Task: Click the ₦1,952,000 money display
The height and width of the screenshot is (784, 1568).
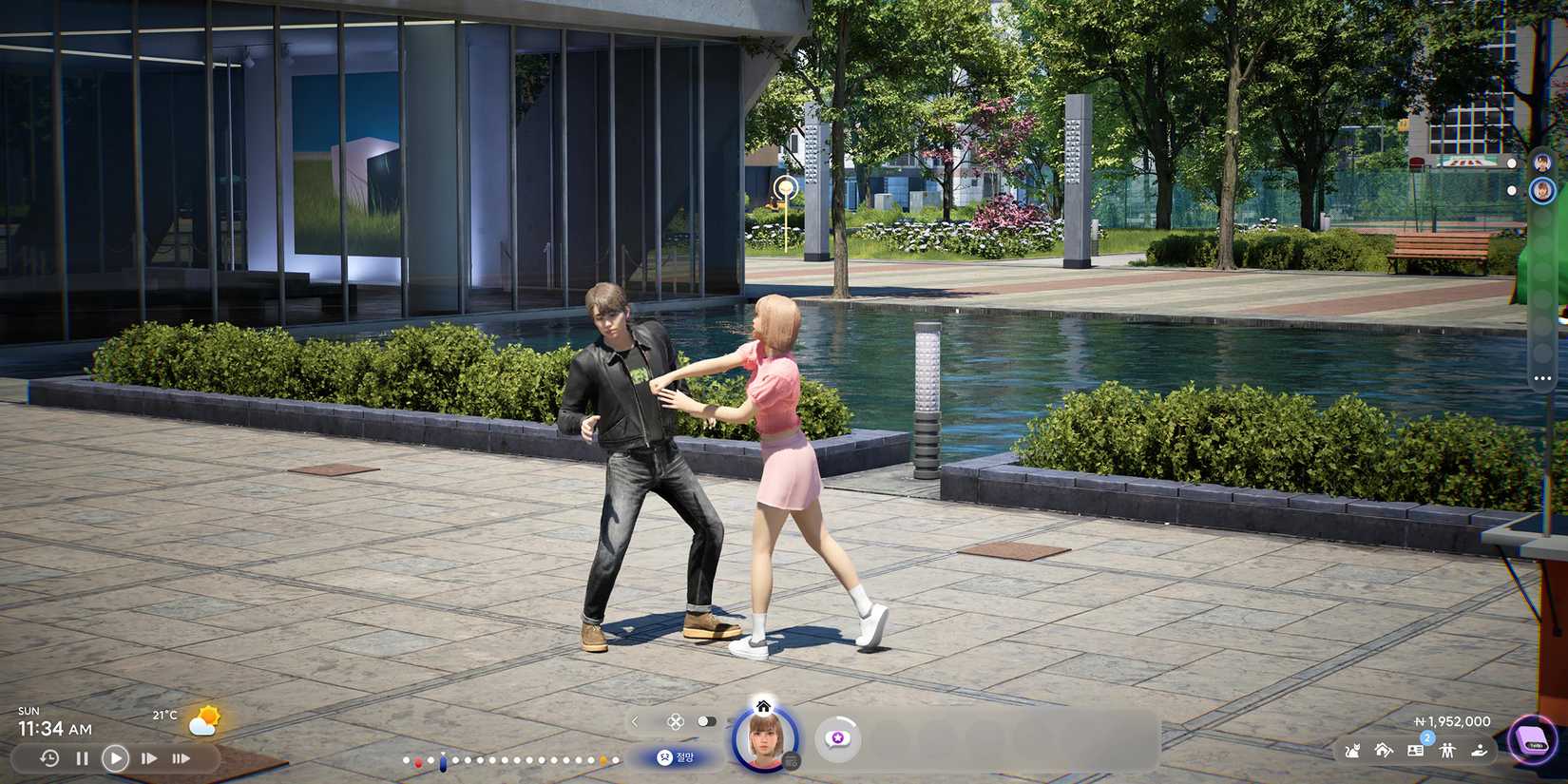Action: click(x=1451, y=721)
